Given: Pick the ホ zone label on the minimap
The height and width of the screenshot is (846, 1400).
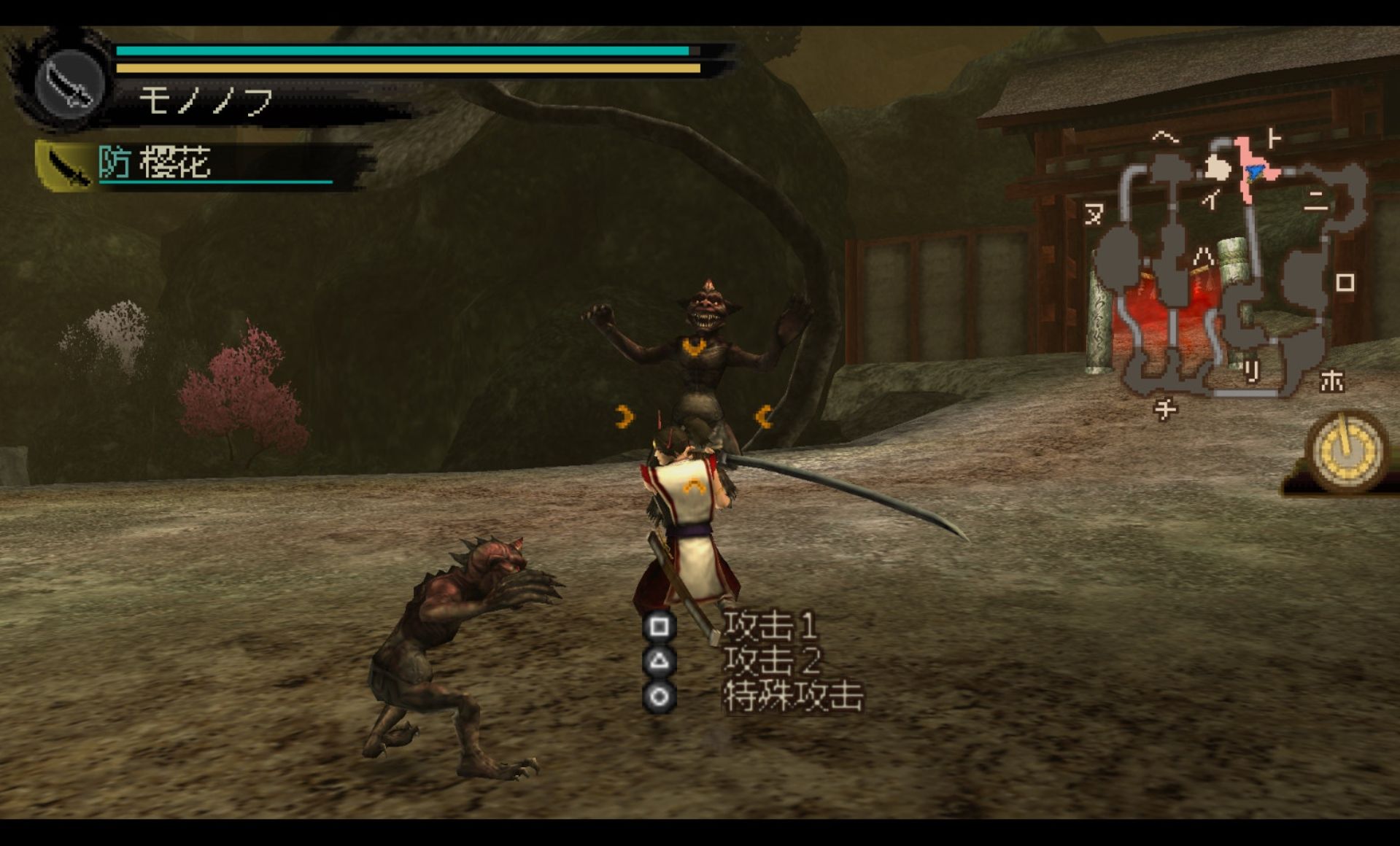Looking at the screenshot, I should coord(1331,381).
